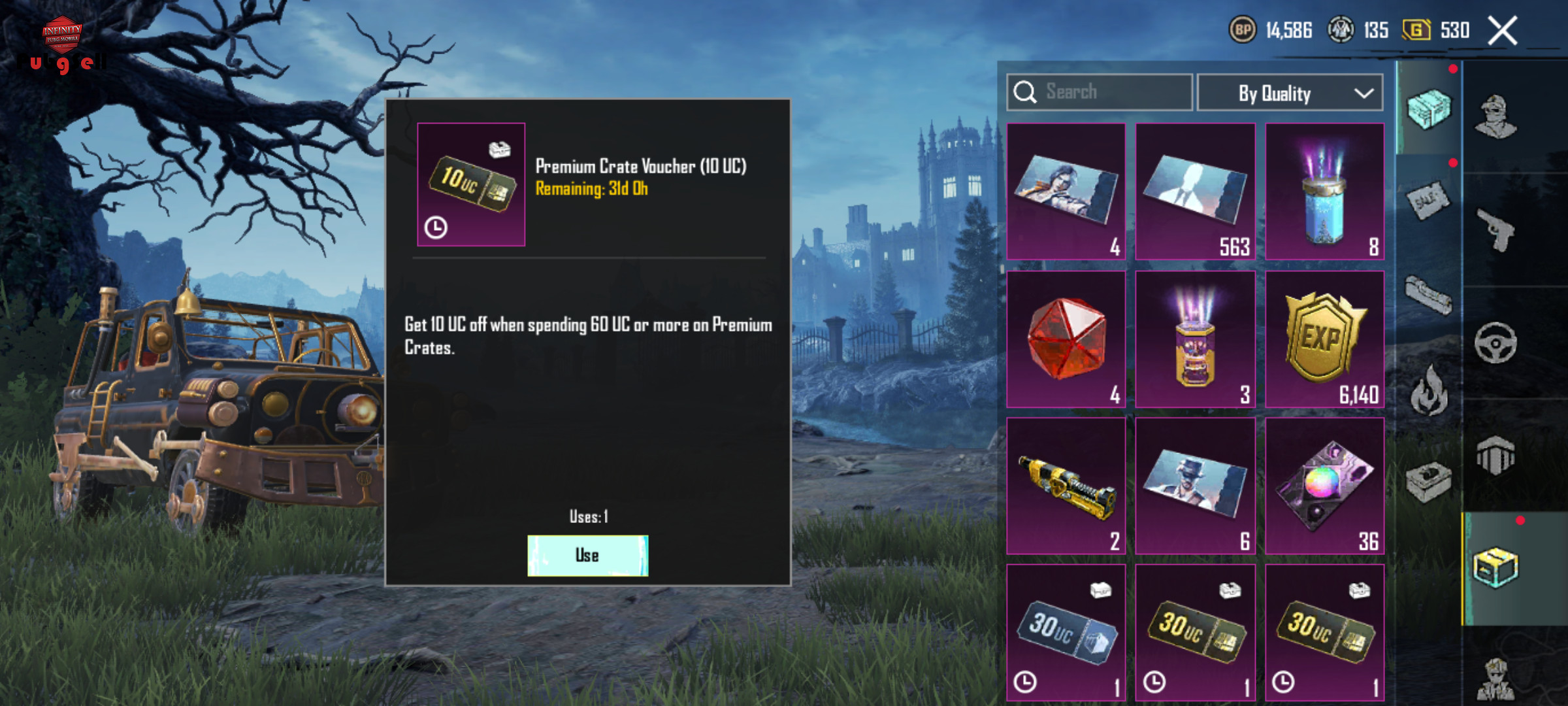Open the parachute category tab
Image resolution: width=1568 pixels, height=706 pixels.
pos(1496,455)
